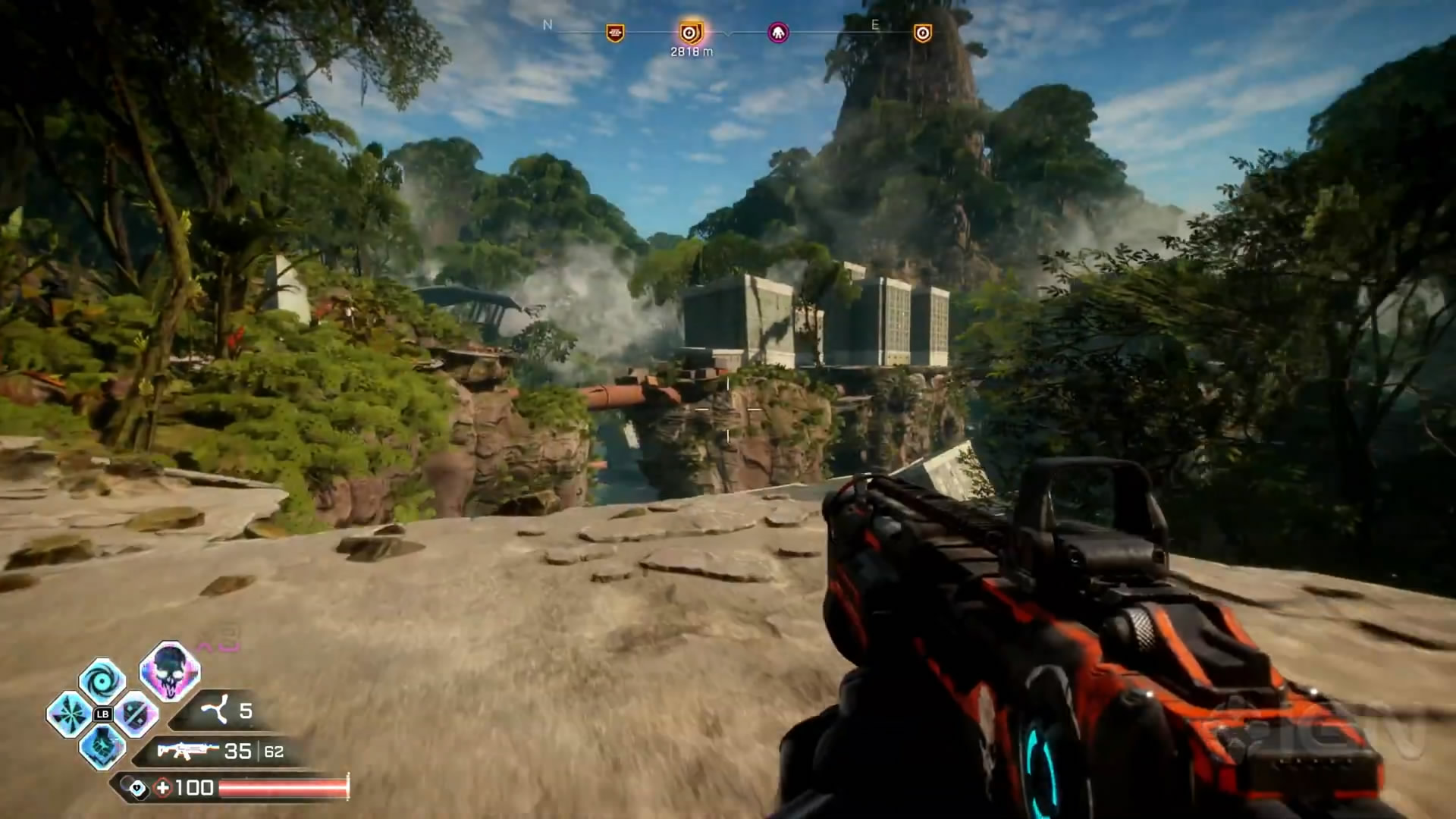Image resolution: width=1456 pixels, height=819 pixels.
Task: Choose the Barrier shield ability icon
Action: pos(136,714)
